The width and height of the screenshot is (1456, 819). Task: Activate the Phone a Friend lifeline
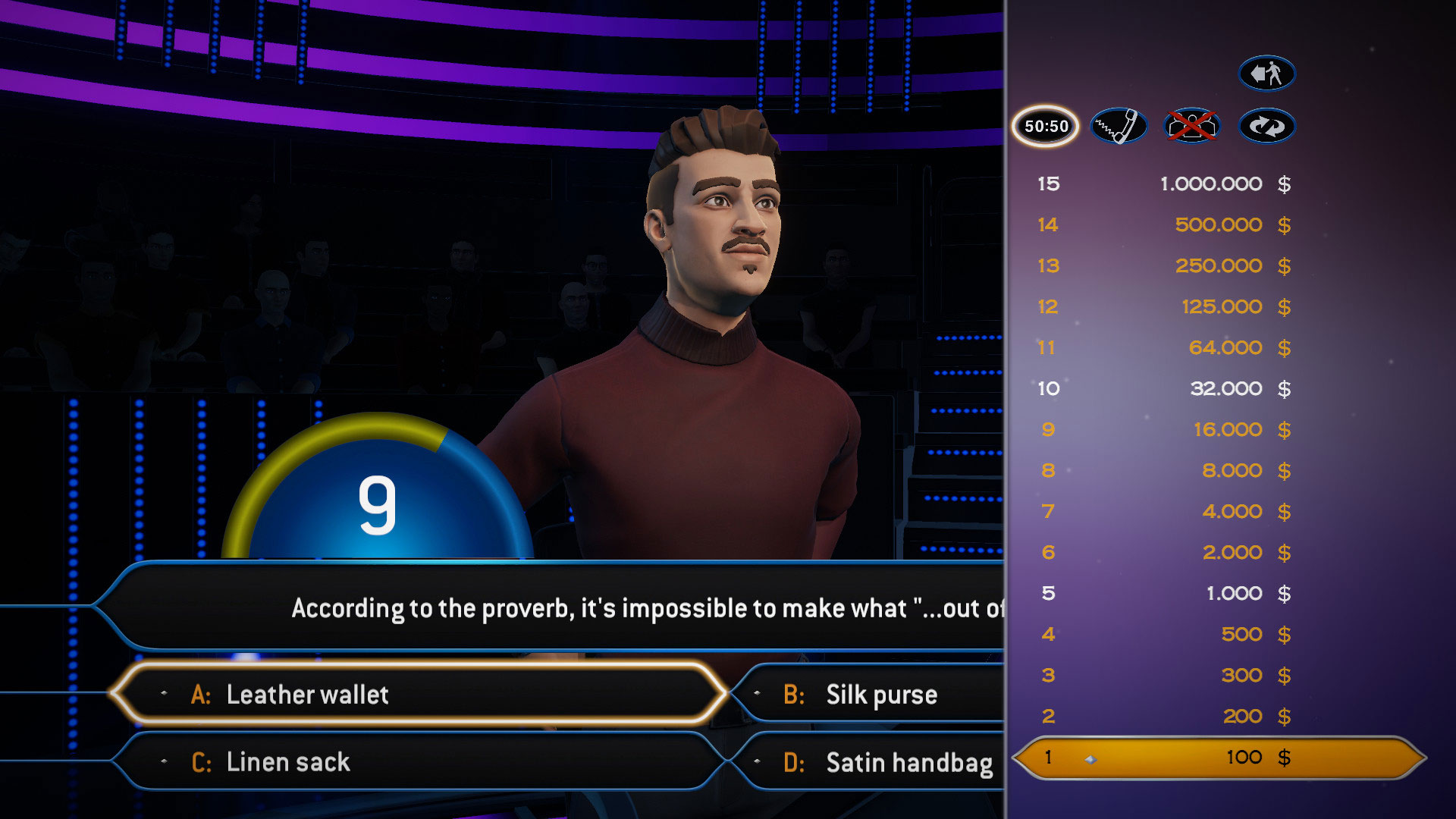pos(1119,126)
